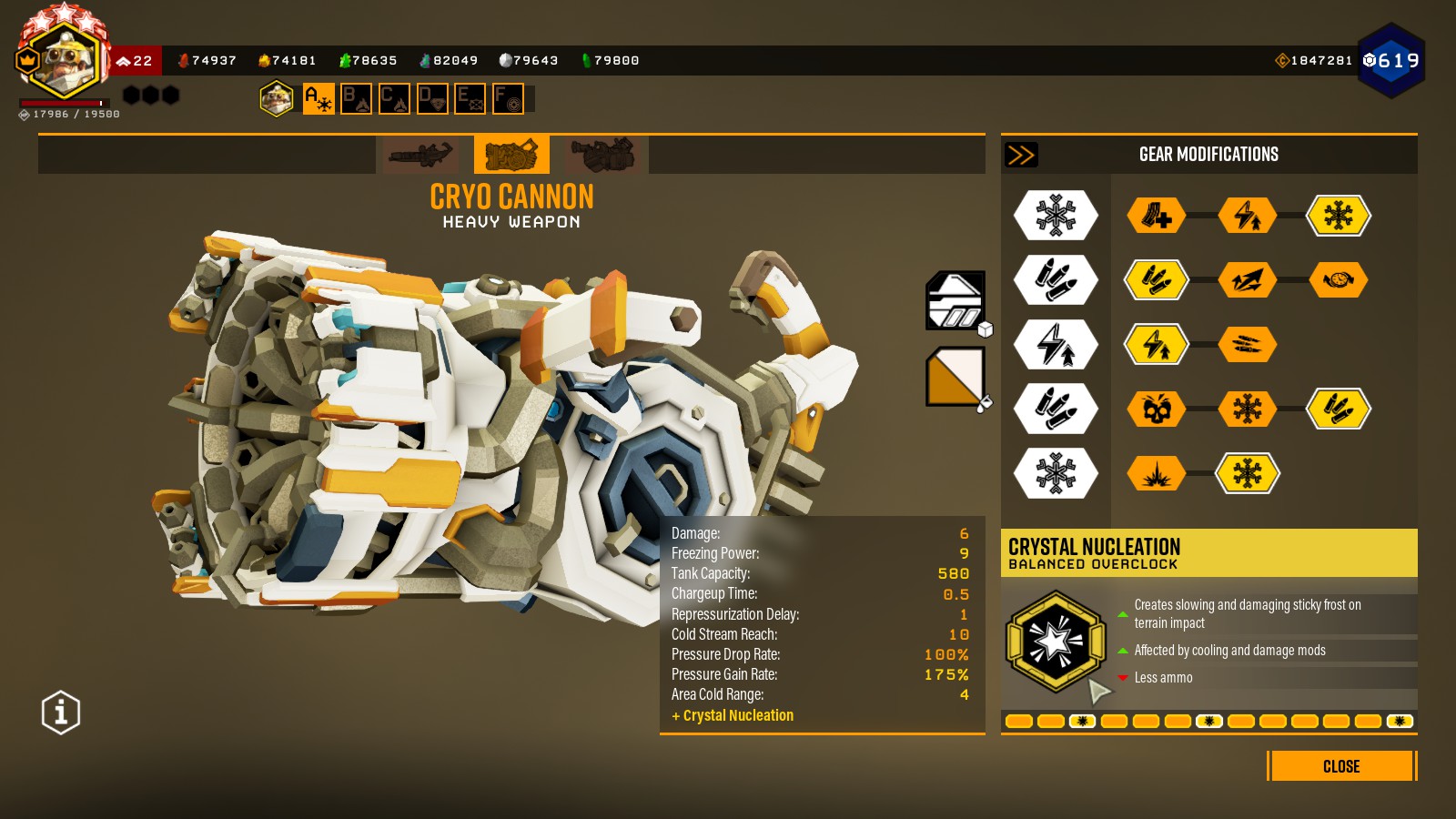Collapse the Gear Modifications panel arrows
The image size is (1456, 819).
point(1021,155)
